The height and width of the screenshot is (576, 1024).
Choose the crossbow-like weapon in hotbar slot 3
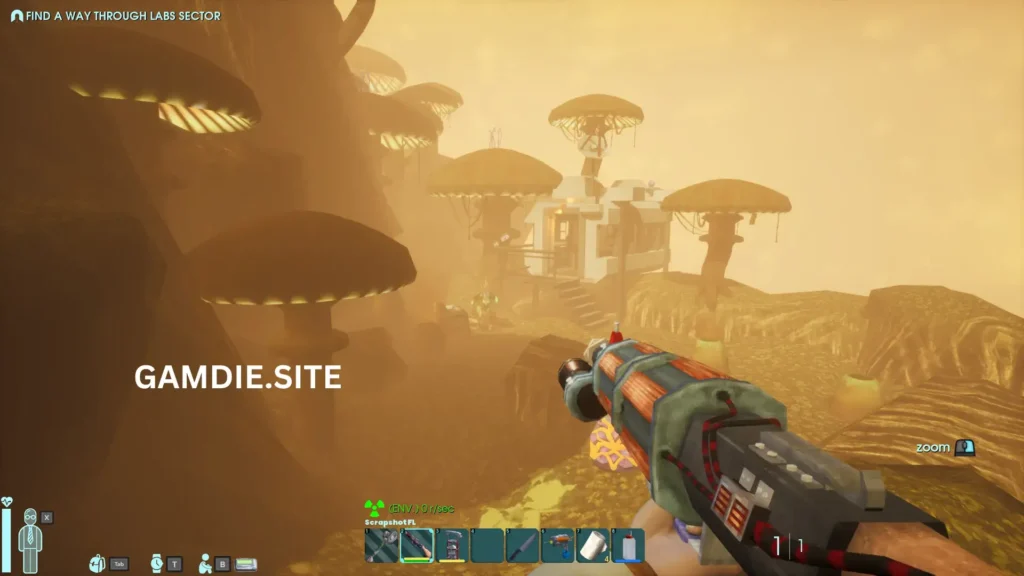click(x=451, y=546)
